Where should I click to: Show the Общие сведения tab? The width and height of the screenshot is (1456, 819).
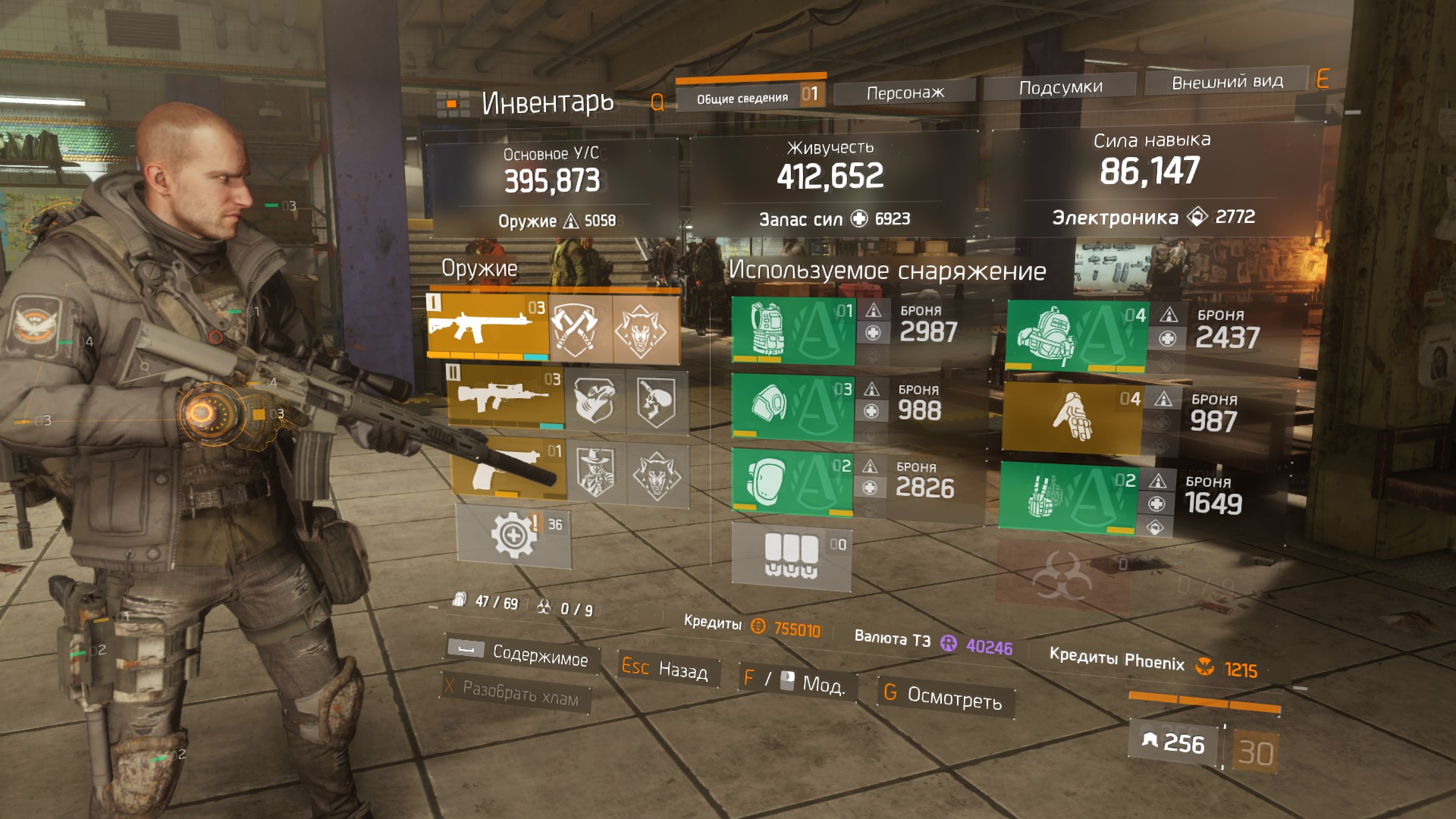pos(742,98)
